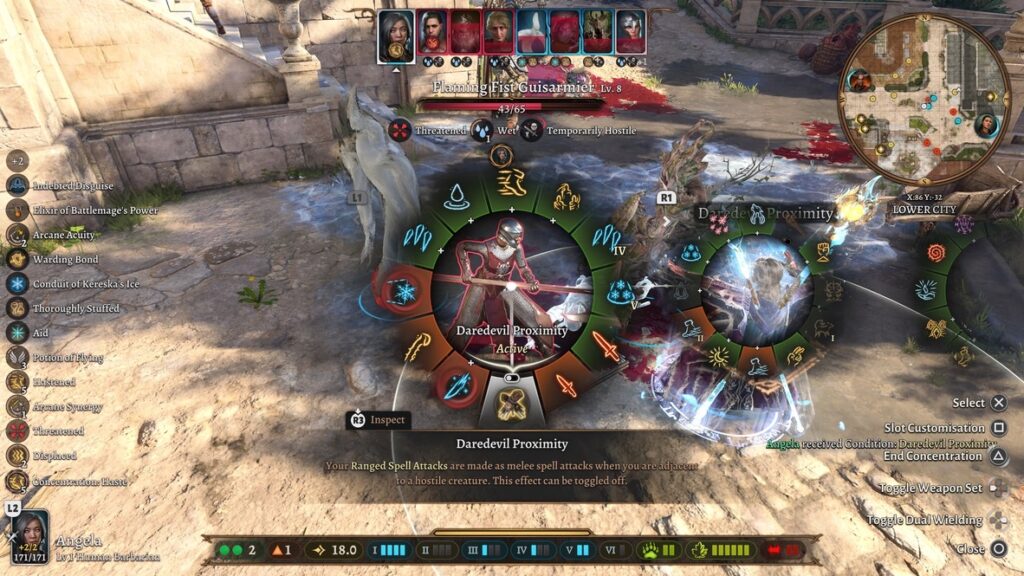Choose the glowing staff attack slot
Viewport: 1024px width, 576px height.
coord(416,345)
